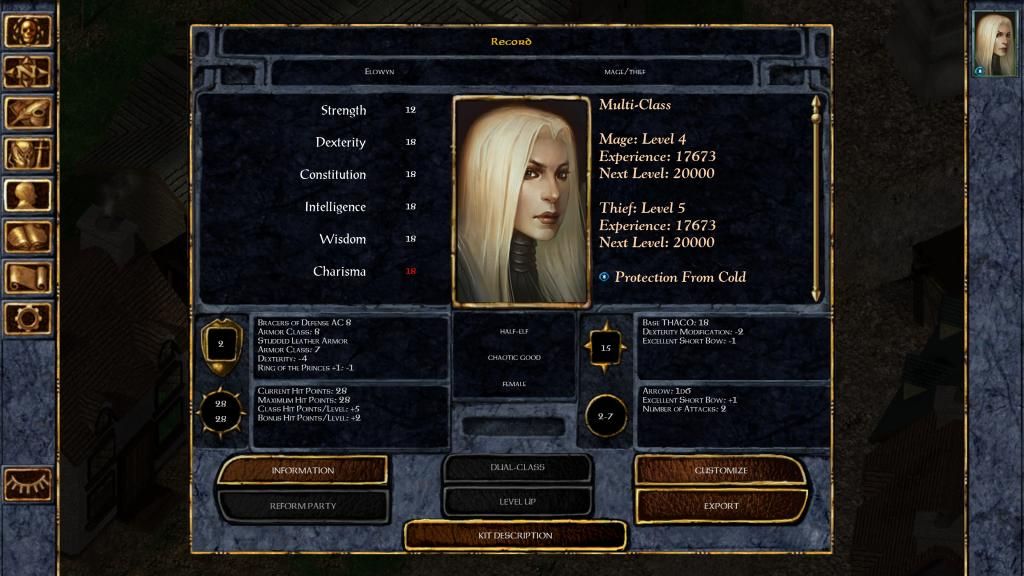Open the area map with the compass icon
This screenshot has width=1024, height=576.
click(28, 72)
